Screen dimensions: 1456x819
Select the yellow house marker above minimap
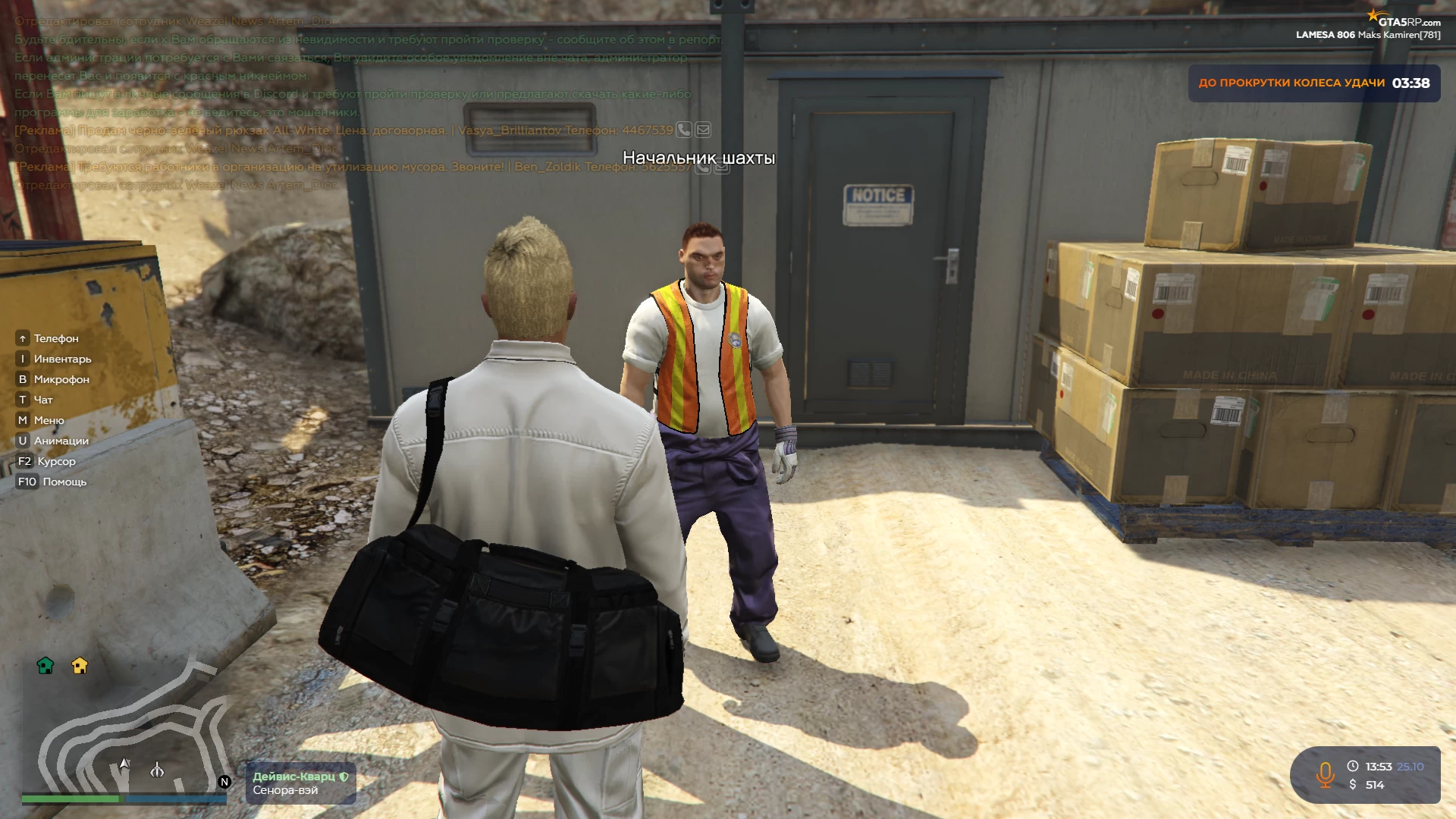[80, 666]
